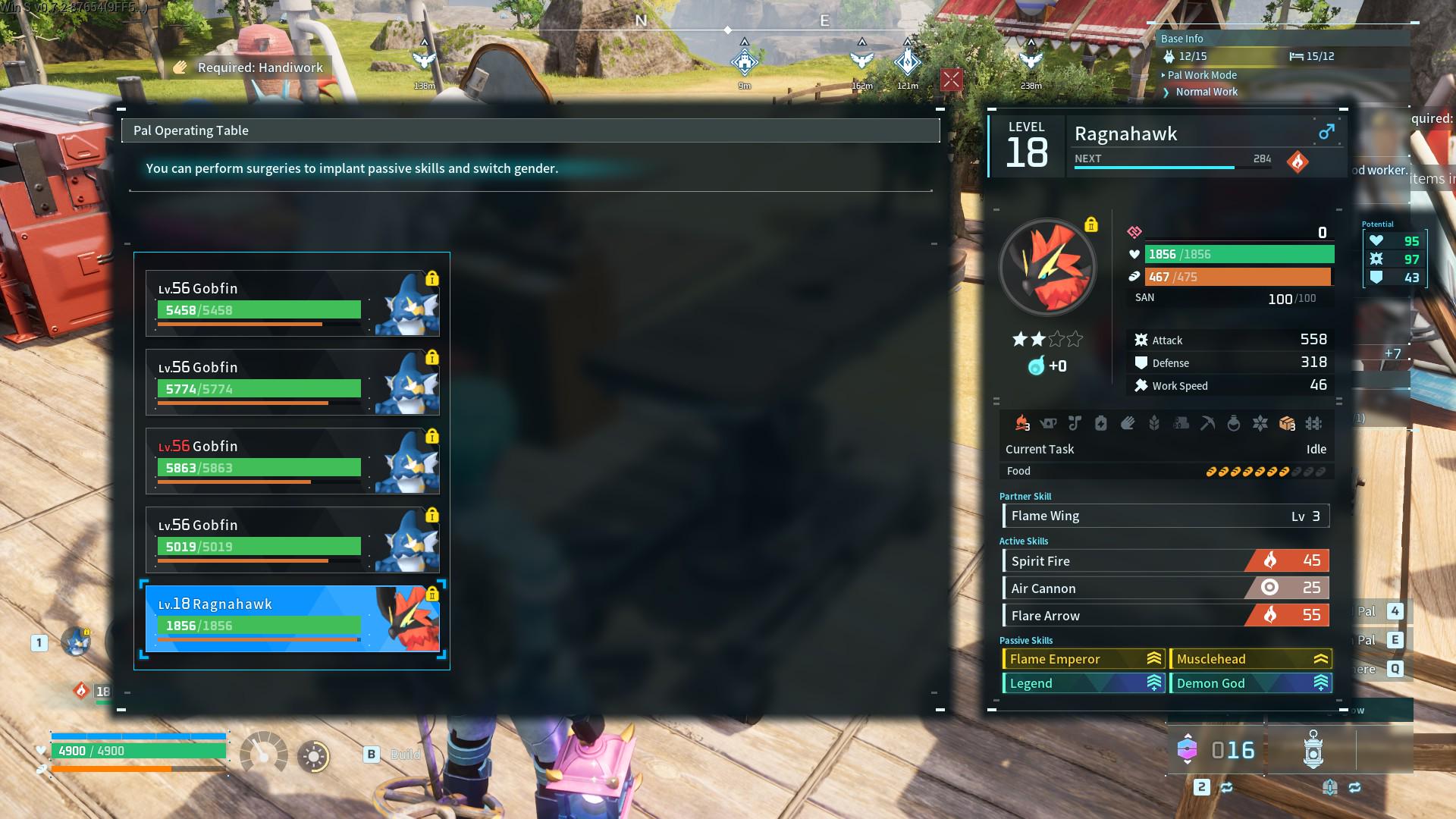Pick the Gobfin with 5863 HP
1456x819 pixels.
point(292,461)
